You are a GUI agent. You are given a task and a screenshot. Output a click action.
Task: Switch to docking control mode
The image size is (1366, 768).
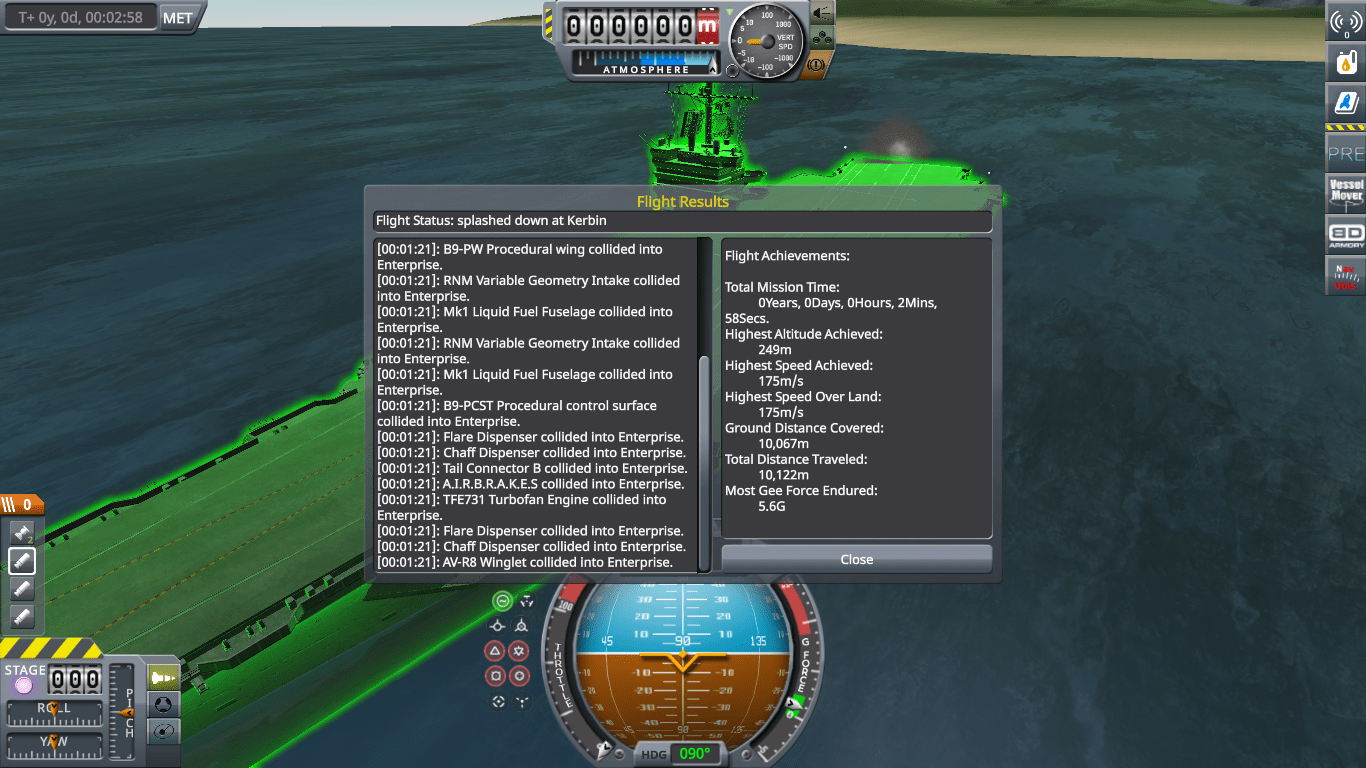pyautogui.click(x=162, y=703)
